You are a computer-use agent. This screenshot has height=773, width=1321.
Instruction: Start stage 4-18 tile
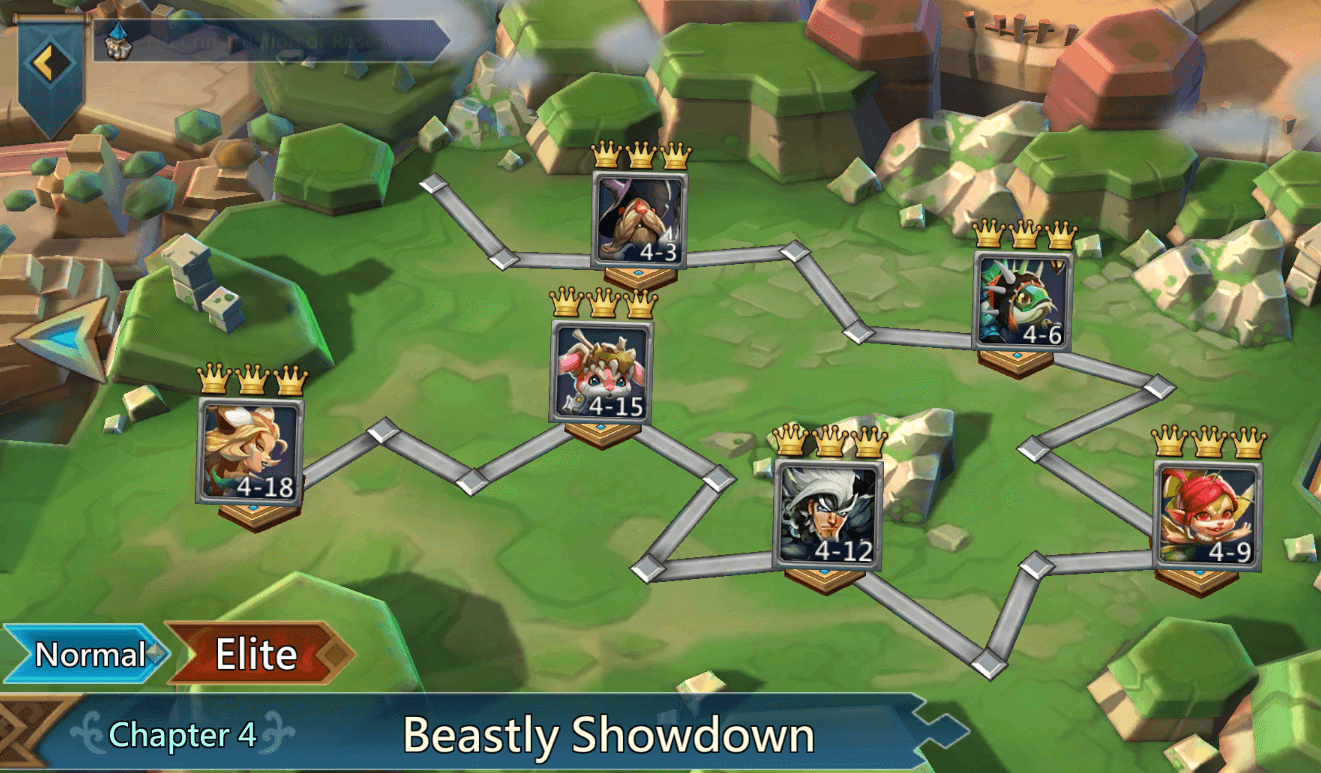250,450
